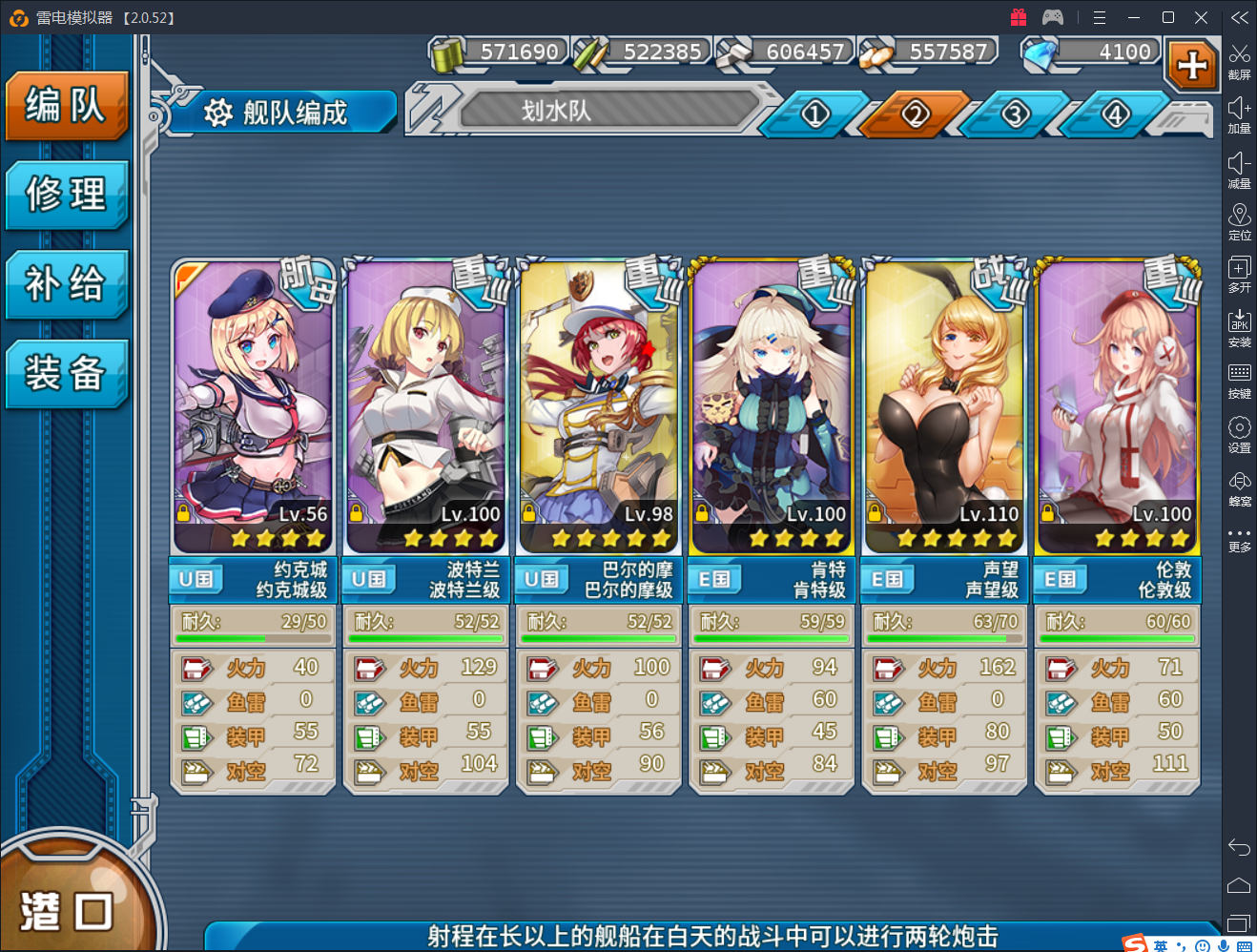Select the 约克城 carrier ship card
1257x952 pixels.
pos(253,410)
